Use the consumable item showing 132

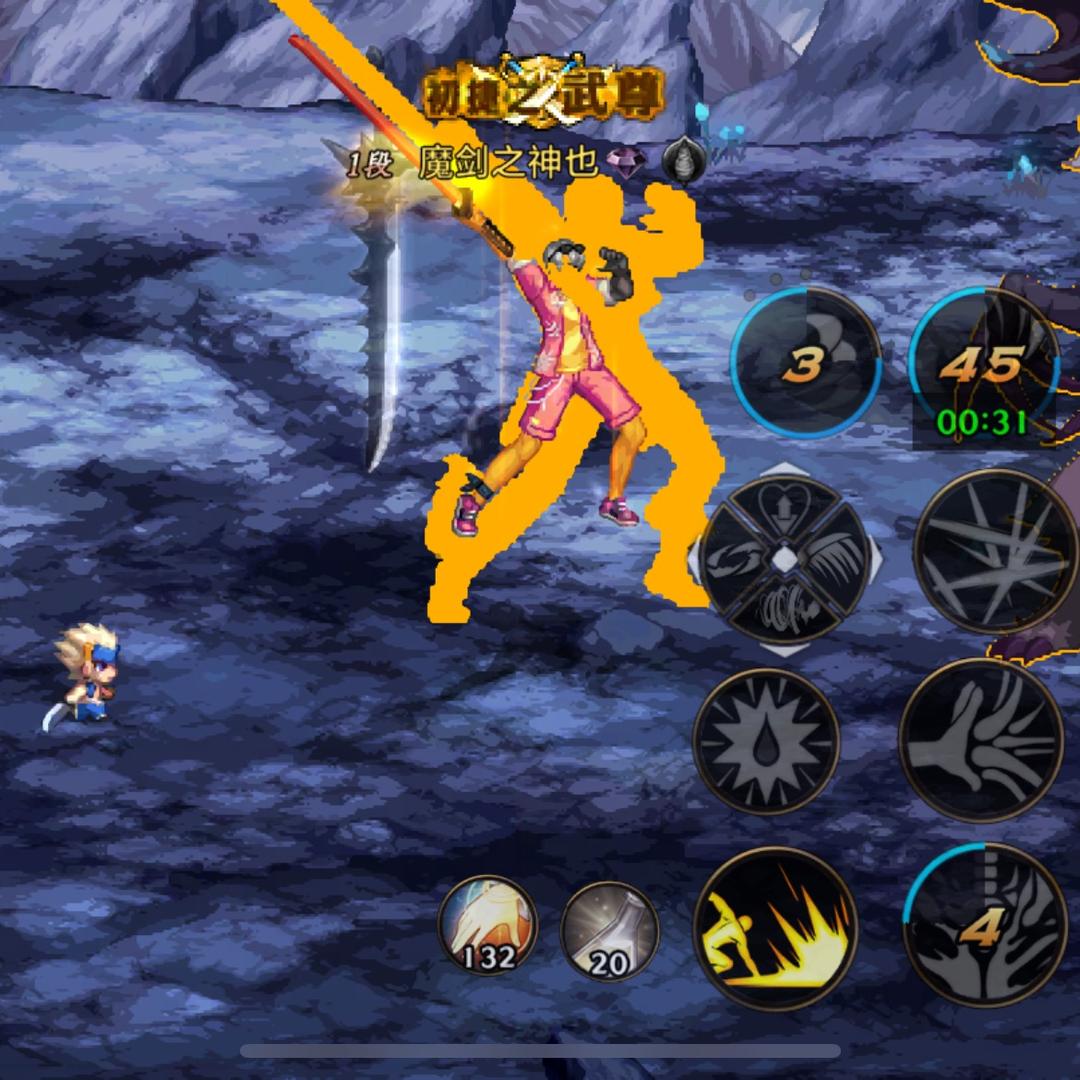487,924
